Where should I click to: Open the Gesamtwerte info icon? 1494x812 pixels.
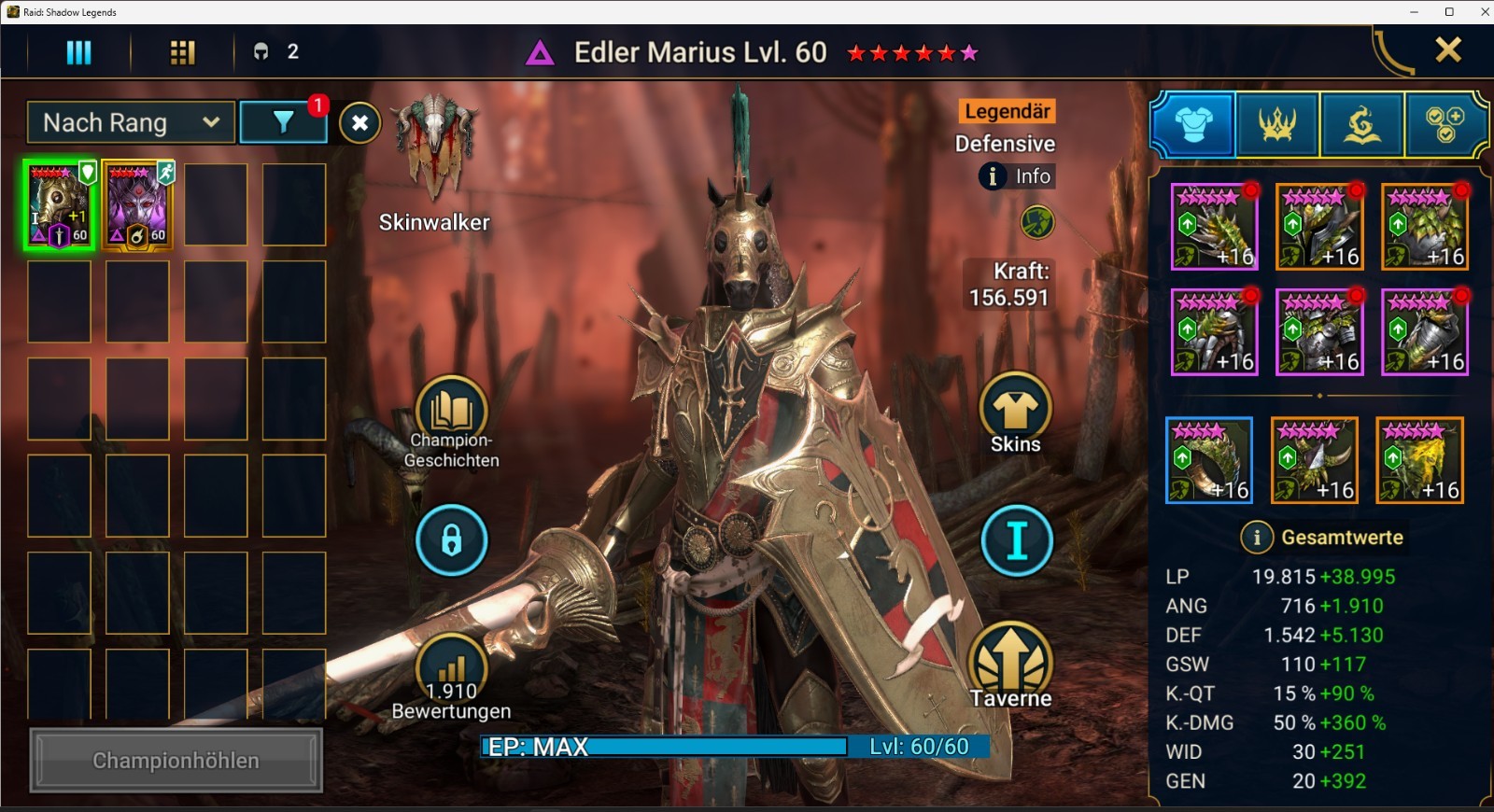(x=1257, y=538)
